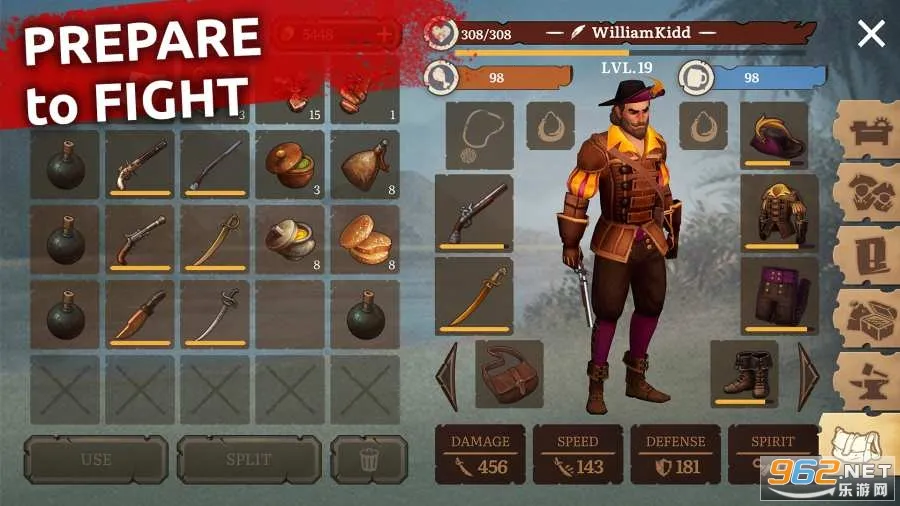900x506 pixels.
Task: Close the inventory screen with the X
Action: 871,35
